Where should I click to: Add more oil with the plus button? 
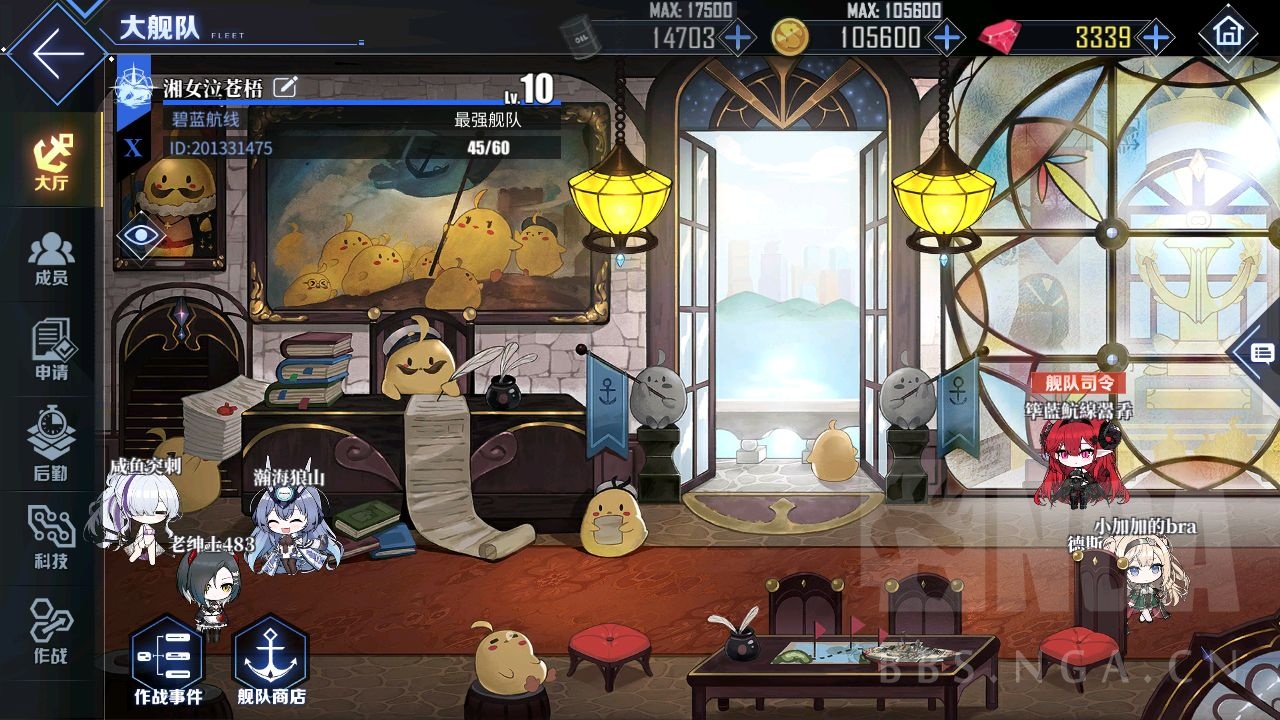pos(738,39)
